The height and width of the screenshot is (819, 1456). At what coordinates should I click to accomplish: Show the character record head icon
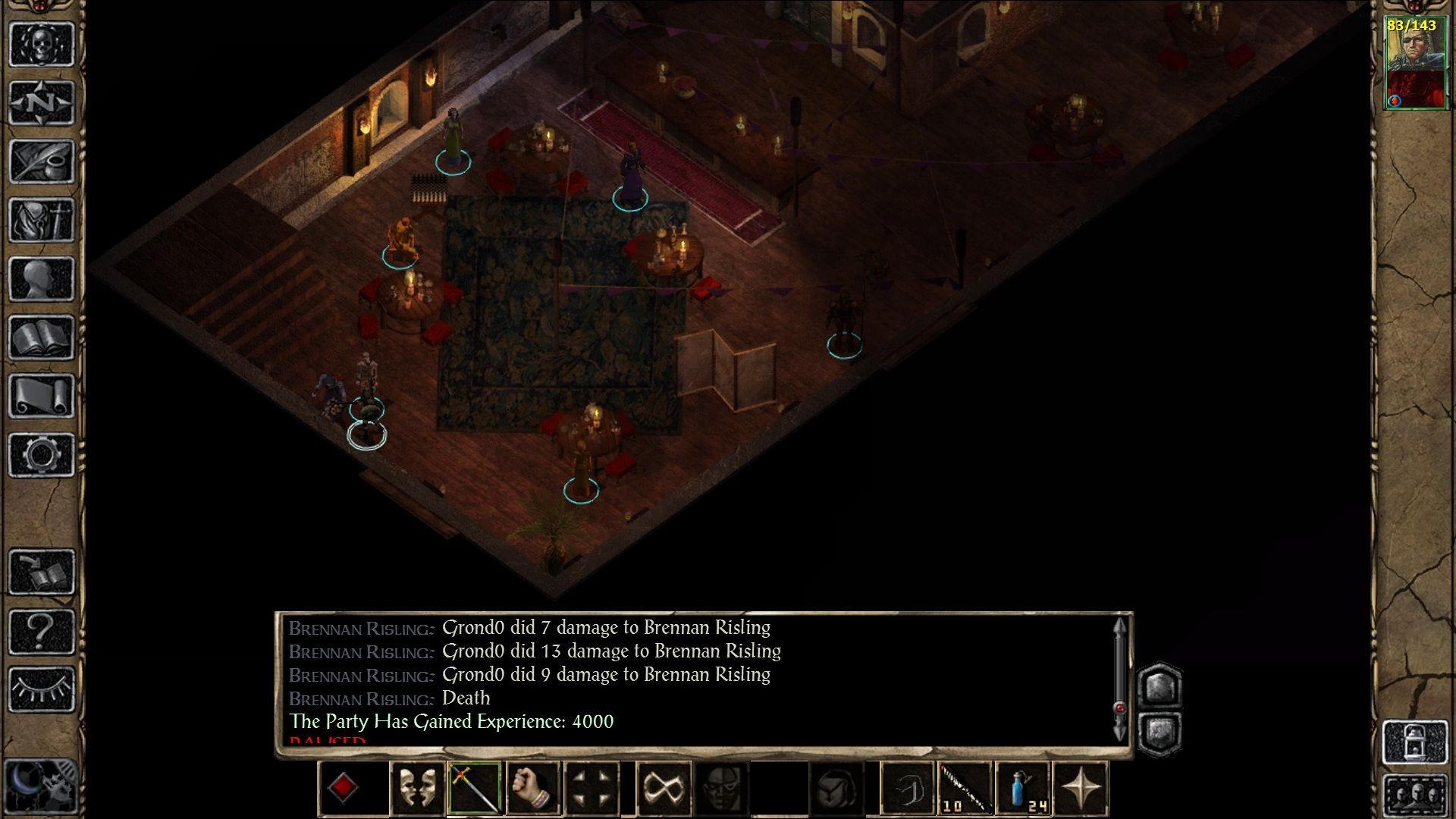point(42,278)
